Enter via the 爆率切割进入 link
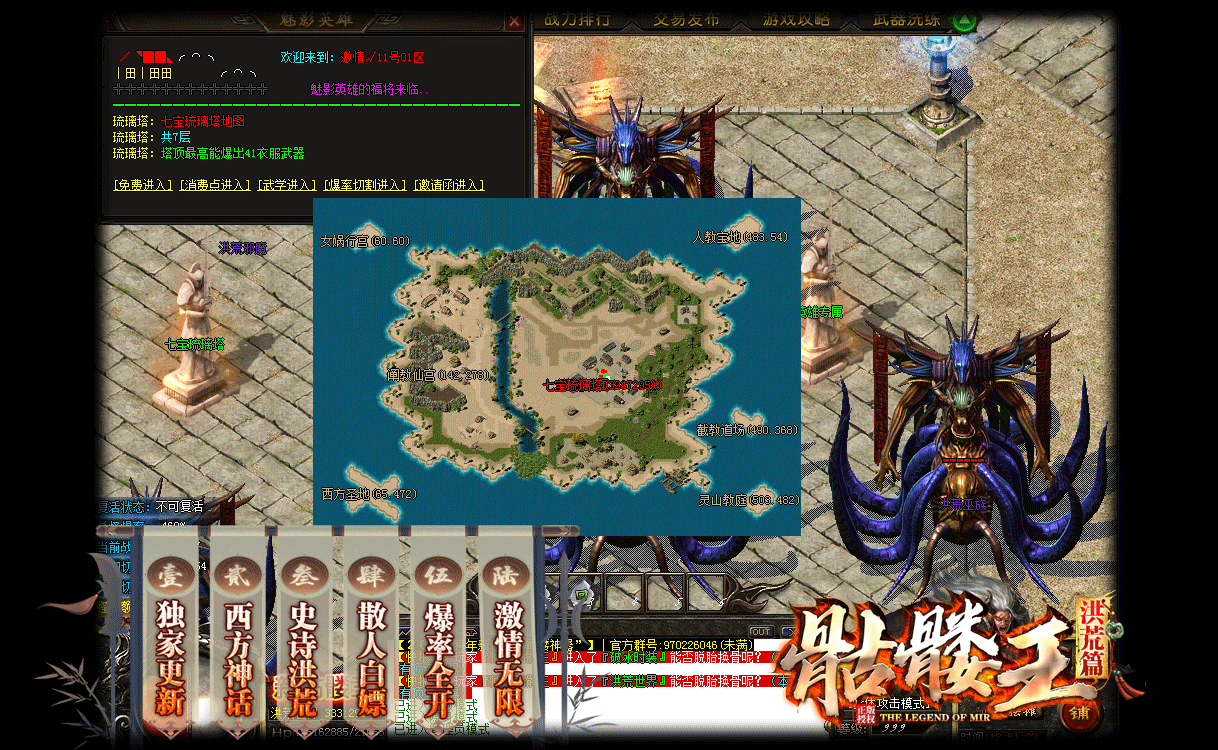This screenshot has width=1218, height=750. point(365,185)
